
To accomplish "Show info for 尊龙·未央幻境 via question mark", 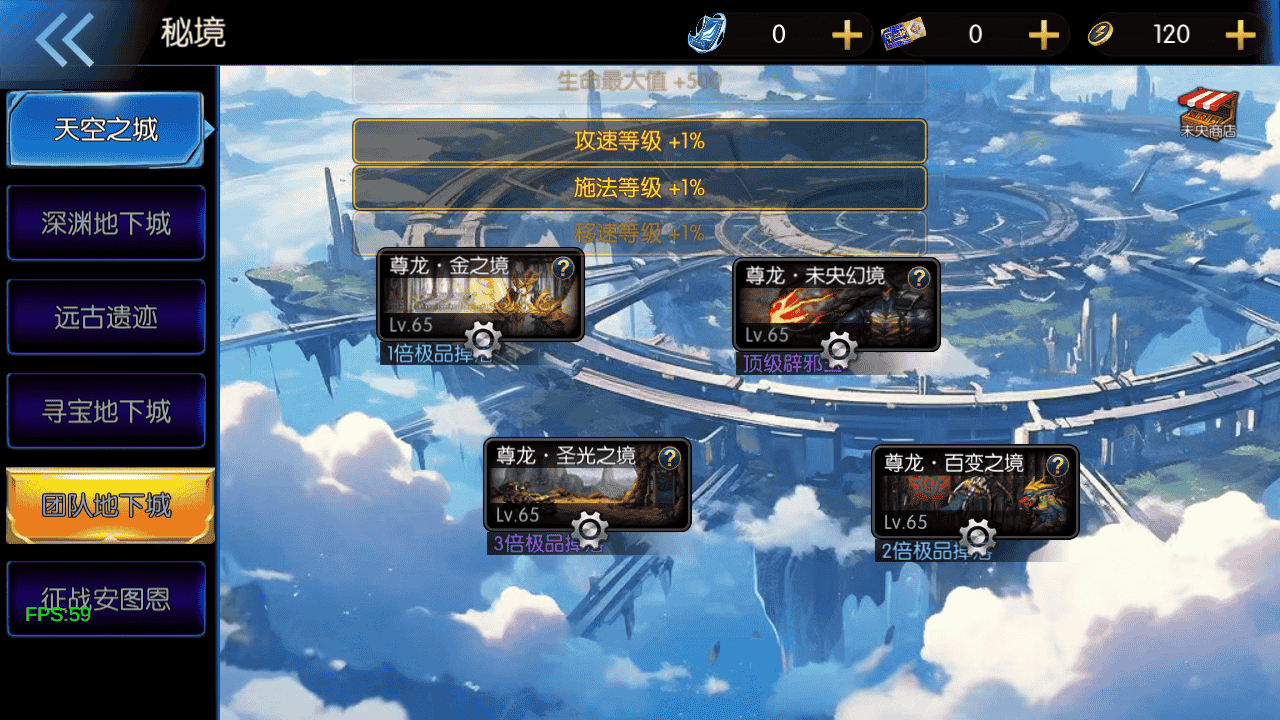I will (919, 277).
